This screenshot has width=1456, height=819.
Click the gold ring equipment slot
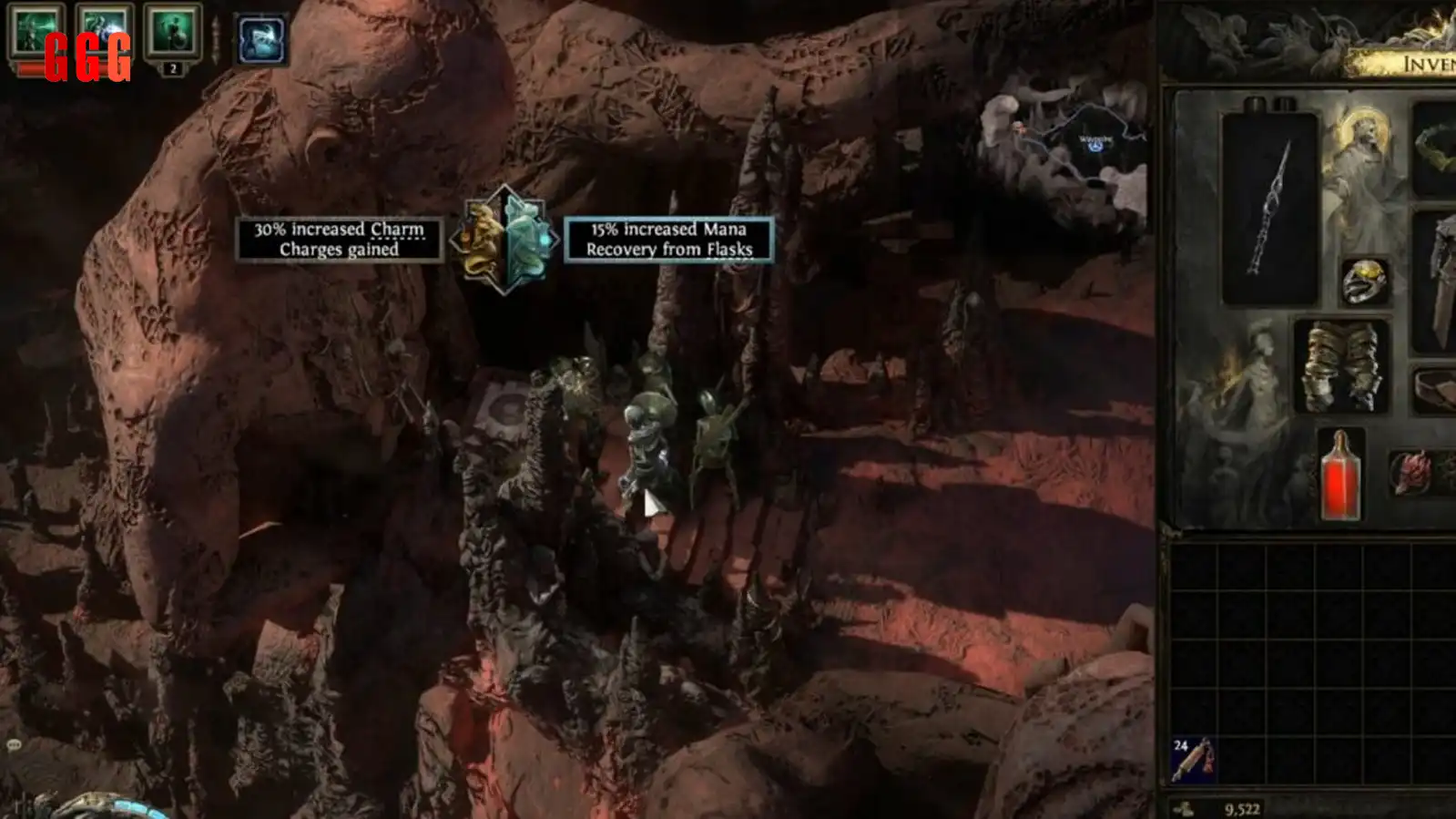[x=1364, y=282]
